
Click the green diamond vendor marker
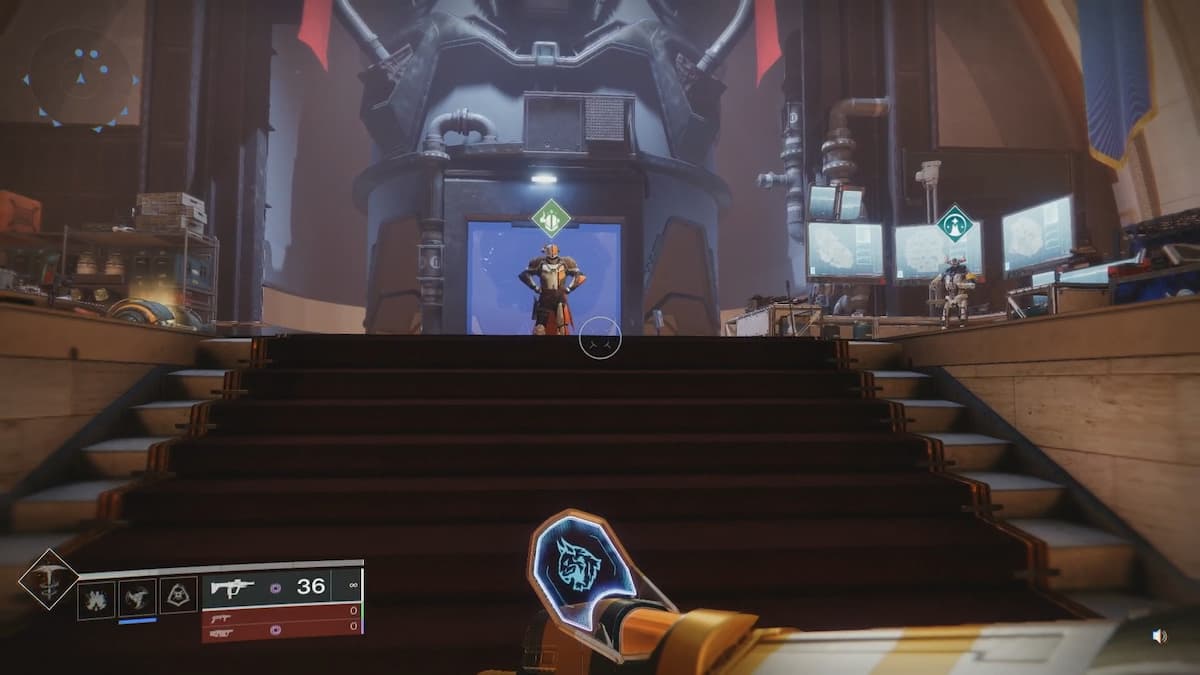click(551, 219)
